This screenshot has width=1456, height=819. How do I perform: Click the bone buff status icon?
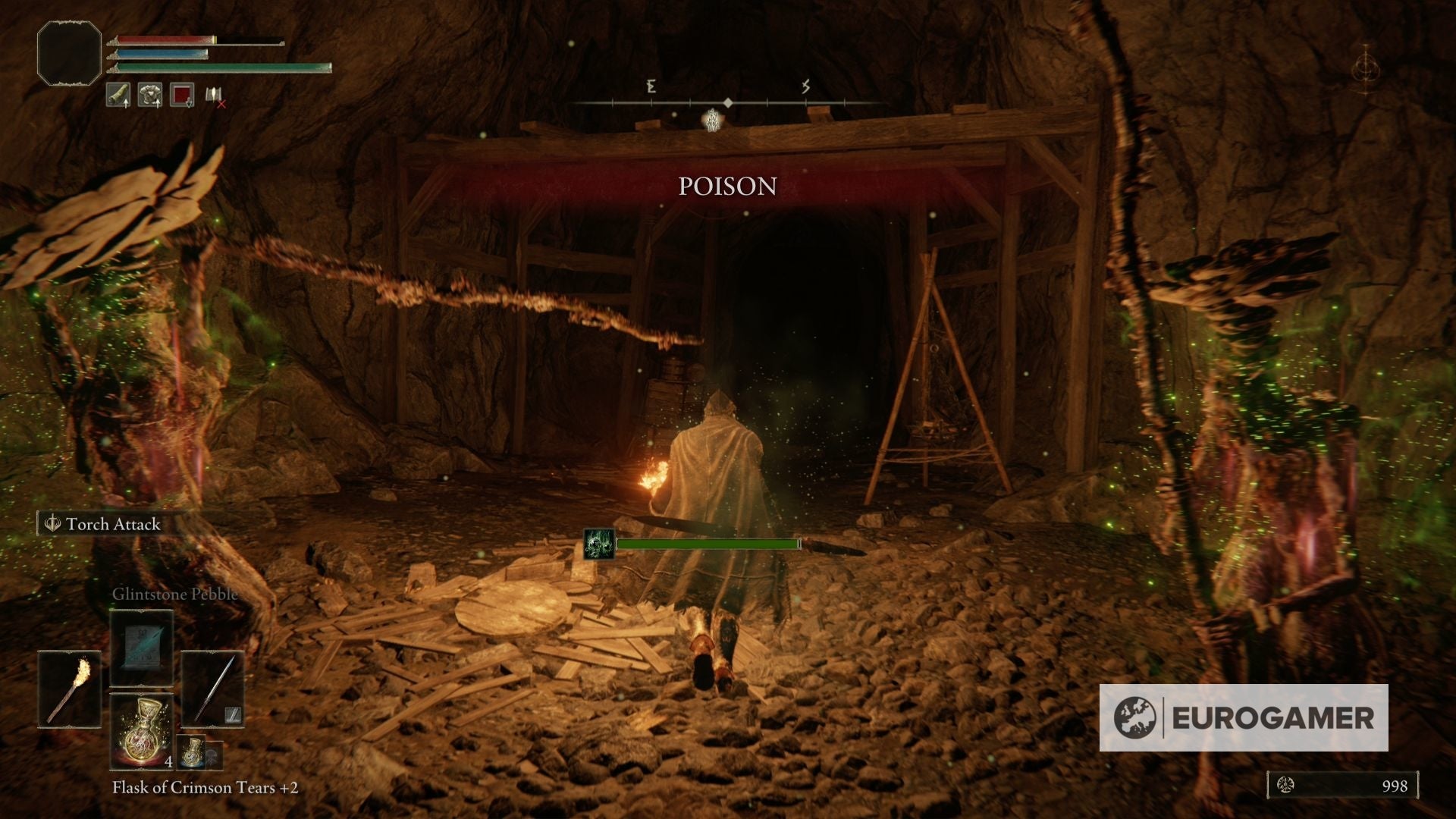click(x=118, y=95)
